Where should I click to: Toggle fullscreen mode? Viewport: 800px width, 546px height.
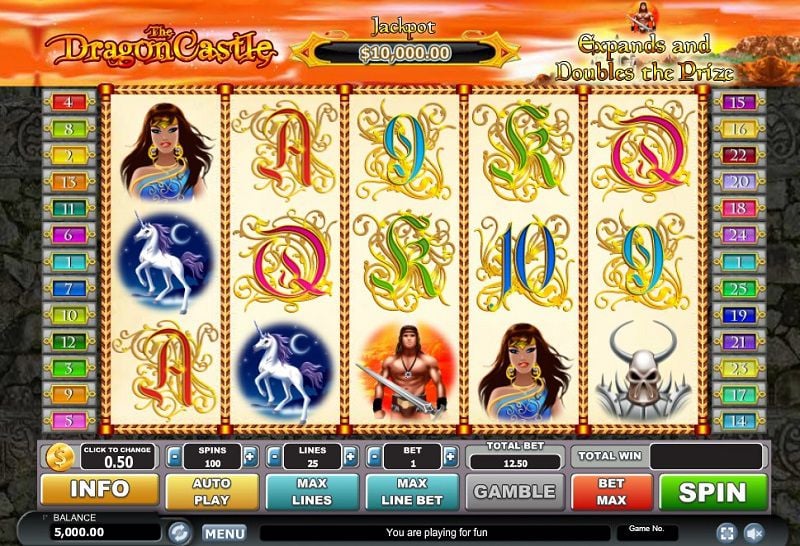point(728,532)
